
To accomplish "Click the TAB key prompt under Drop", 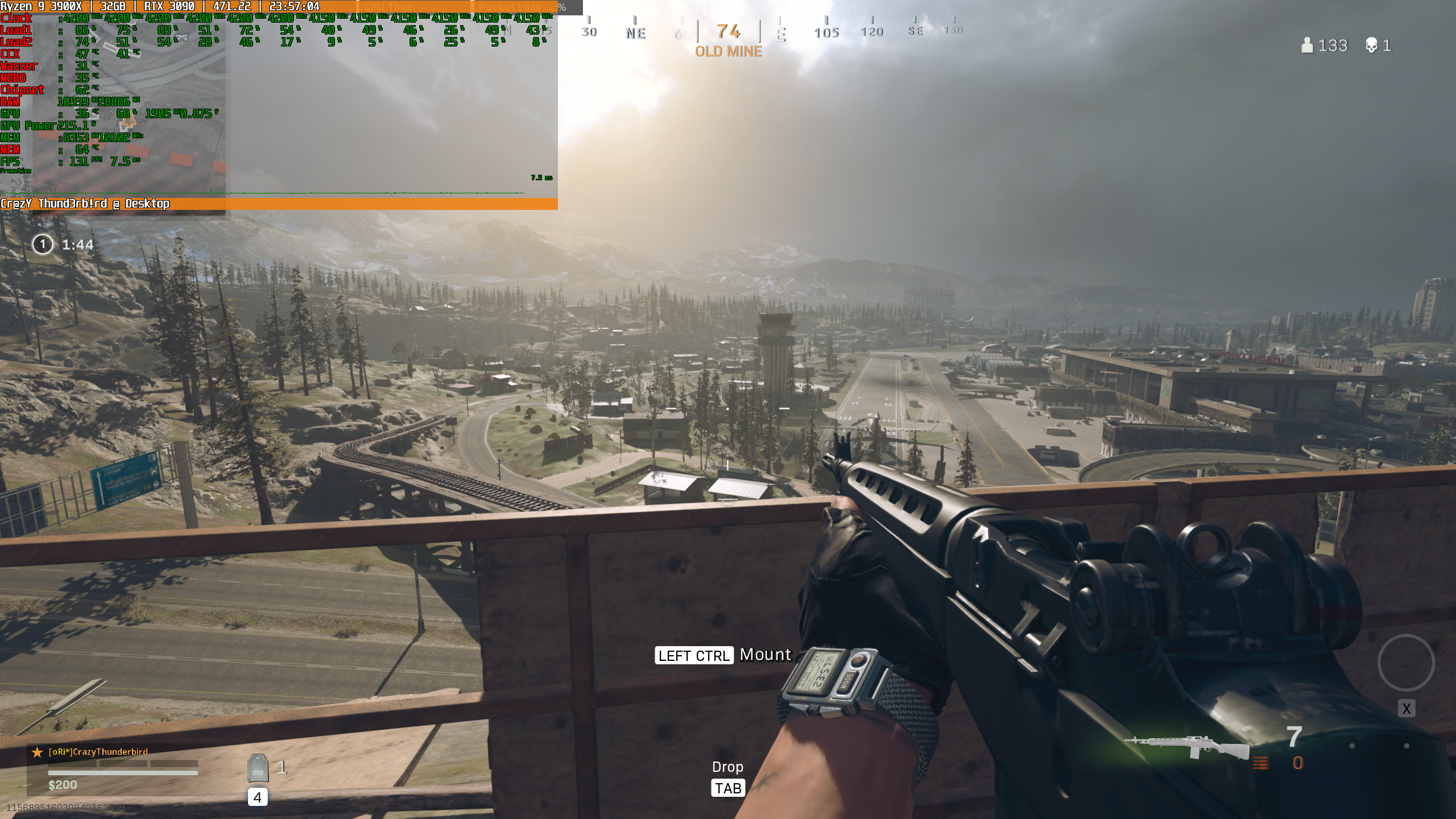I will (728, 788).
